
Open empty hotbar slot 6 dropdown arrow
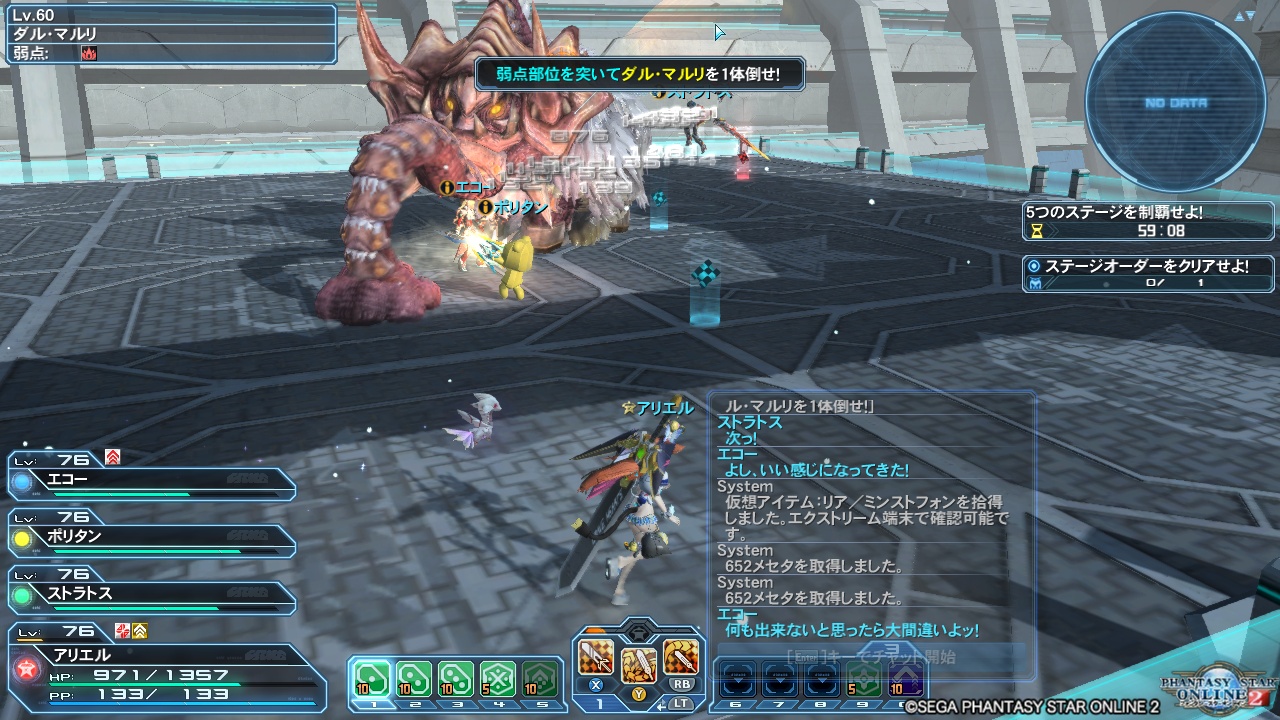click(739, 679)
